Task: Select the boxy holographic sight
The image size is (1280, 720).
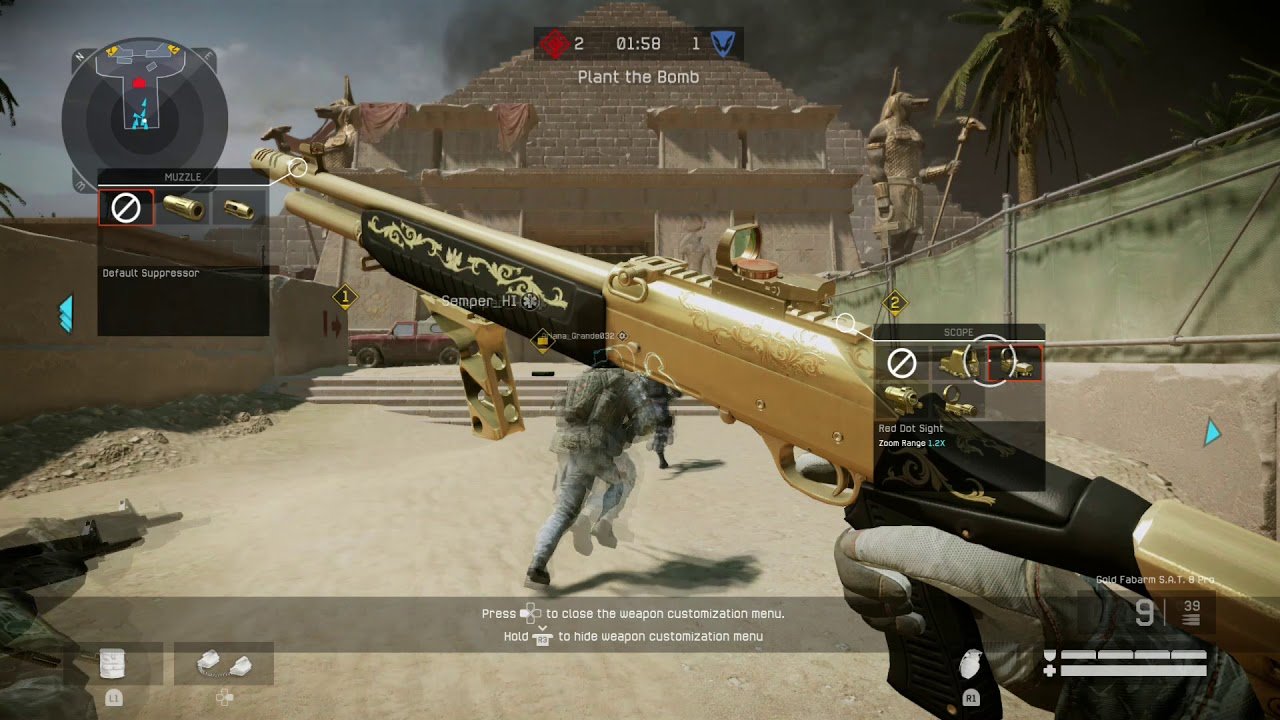Action: (x=958, y=363)
